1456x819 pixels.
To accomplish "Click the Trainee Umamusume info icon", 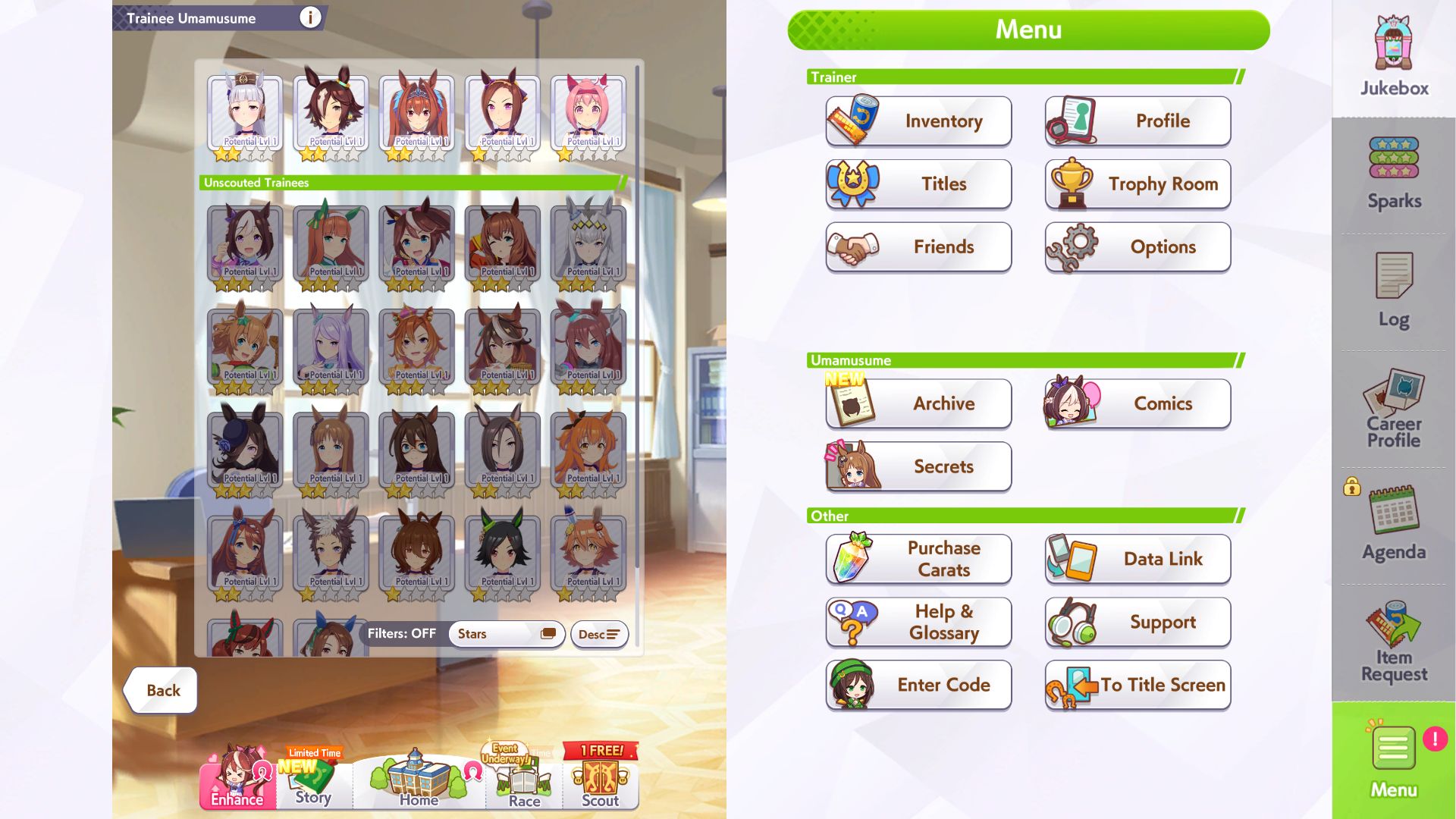I will [x=309, y=17].
